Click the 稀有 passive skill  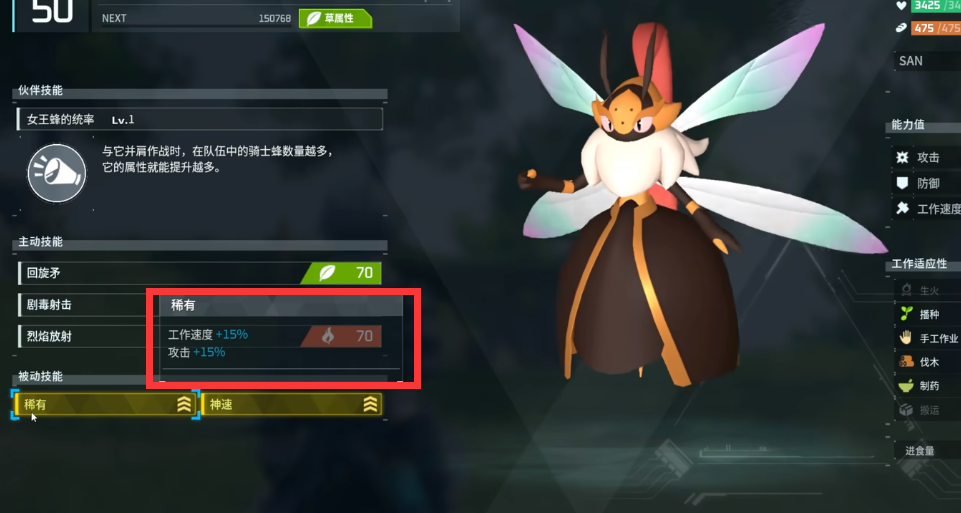tap(106, 404)
